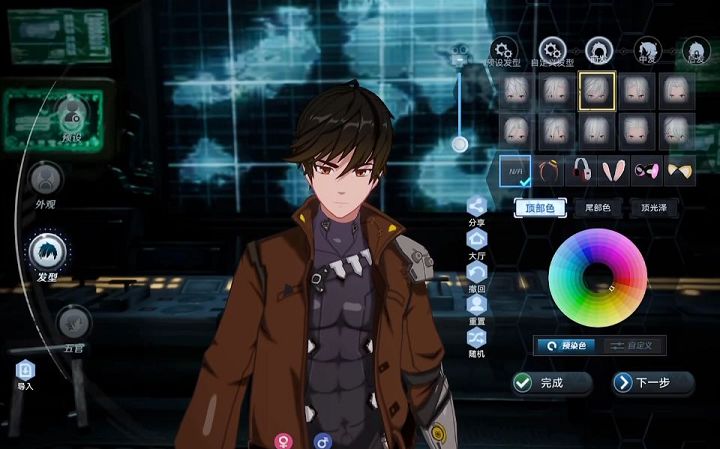Select the 顶光泽 top gloss tab
Screen dimensions: 720x449
tap(654, 209)
